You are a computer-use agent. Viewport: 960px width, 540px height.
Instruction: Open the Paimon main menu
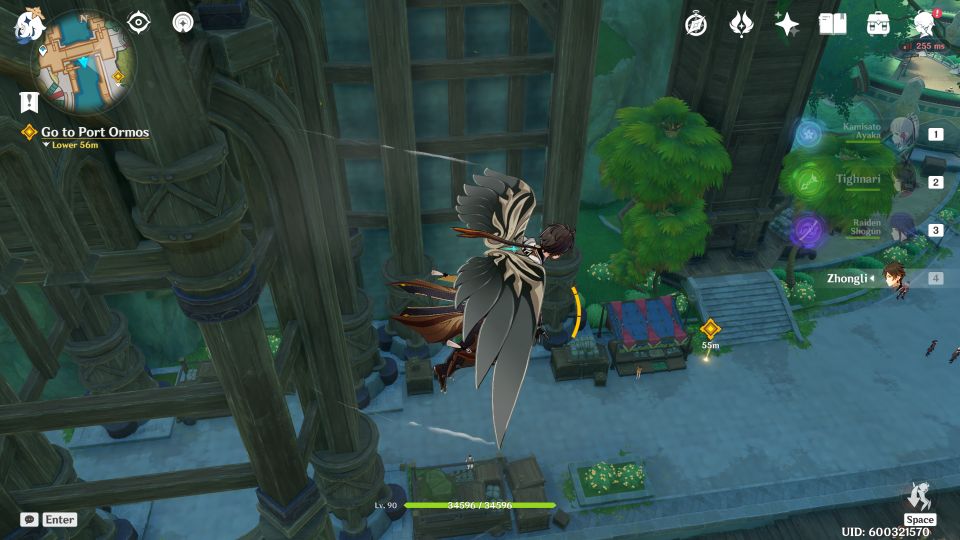click(27, 27)
